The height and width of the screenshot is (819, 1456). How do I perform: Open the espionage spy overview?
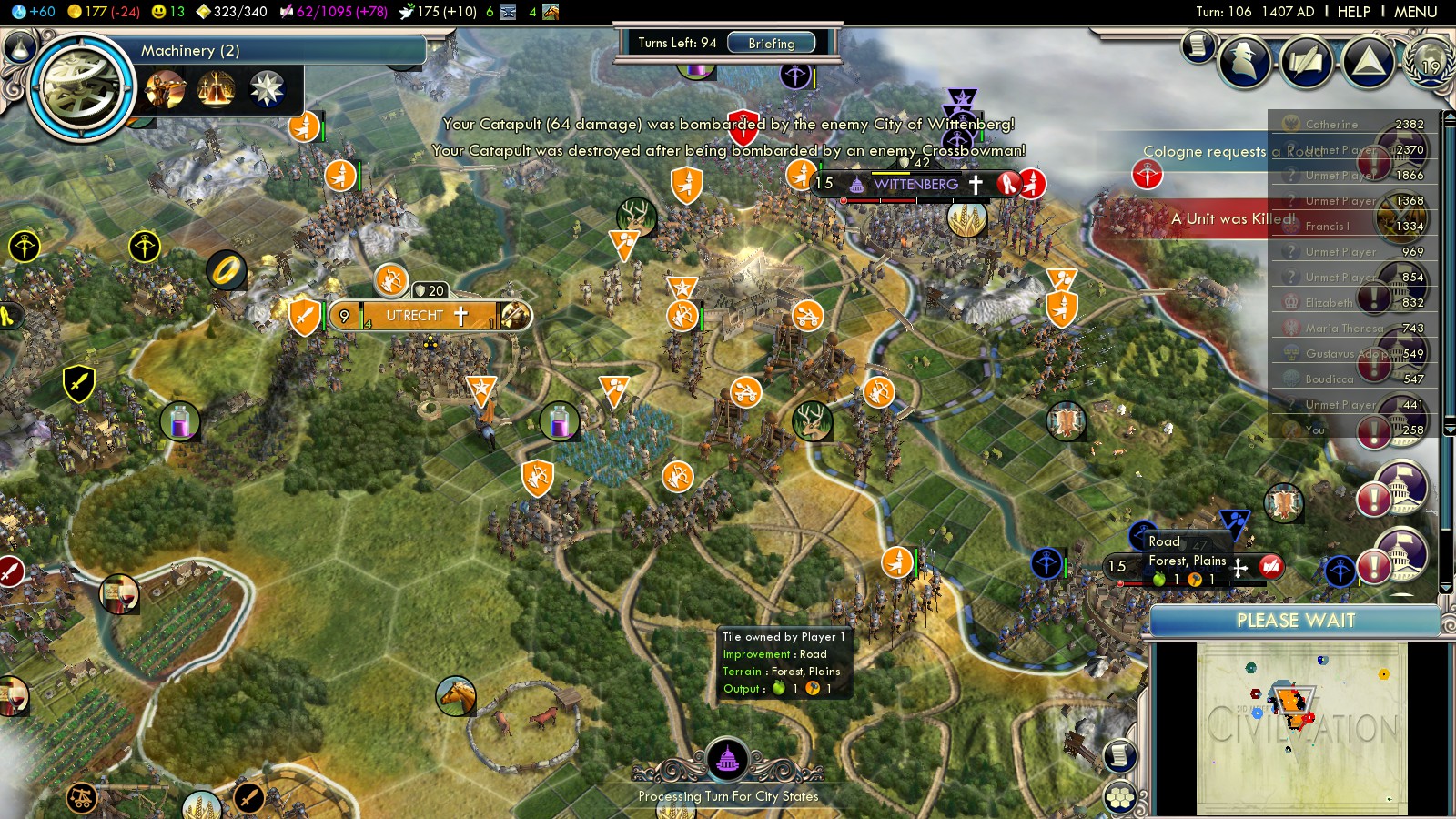1245,62
